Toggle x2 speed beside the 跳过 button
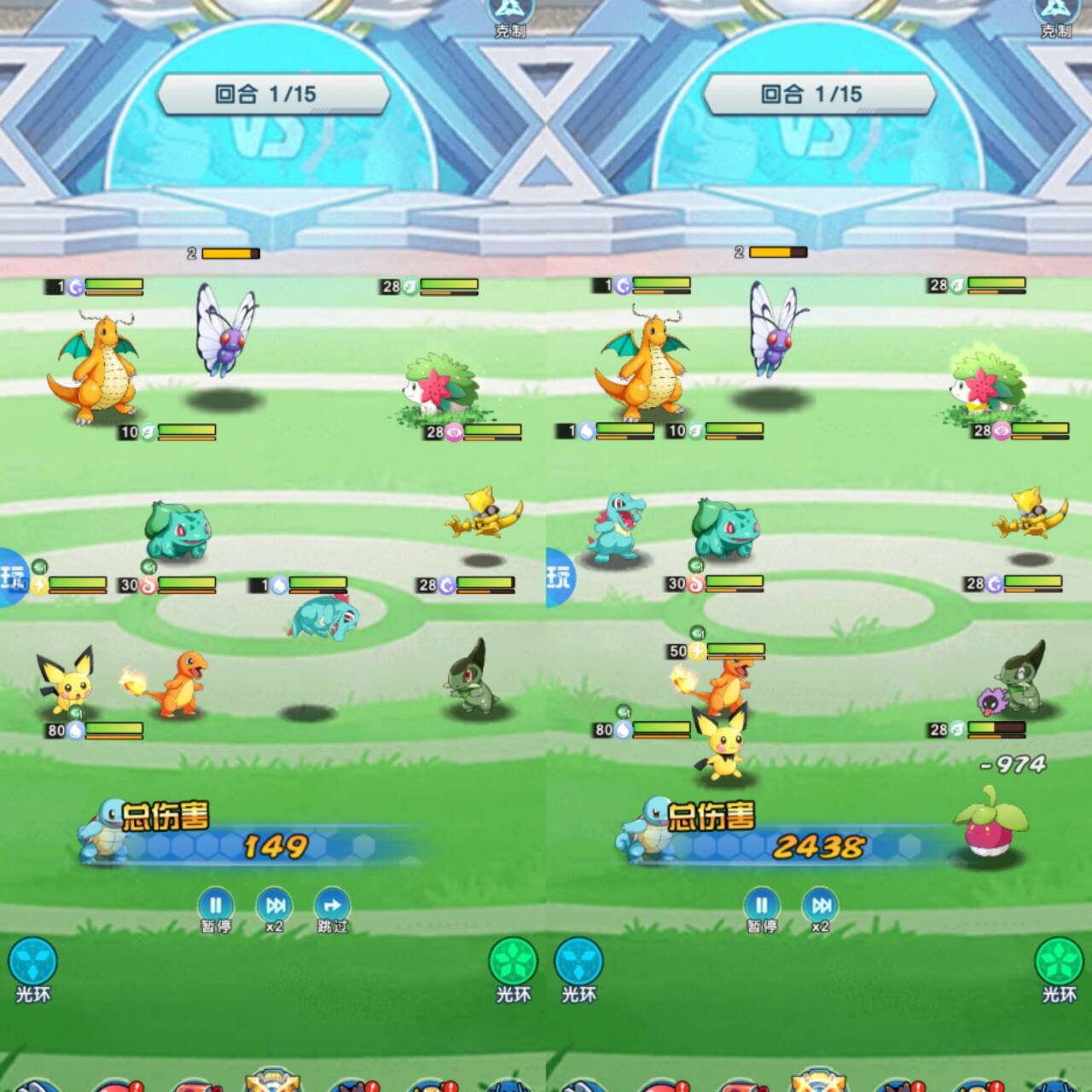This screenshot has width=1092, height=1092. point(275,907)
